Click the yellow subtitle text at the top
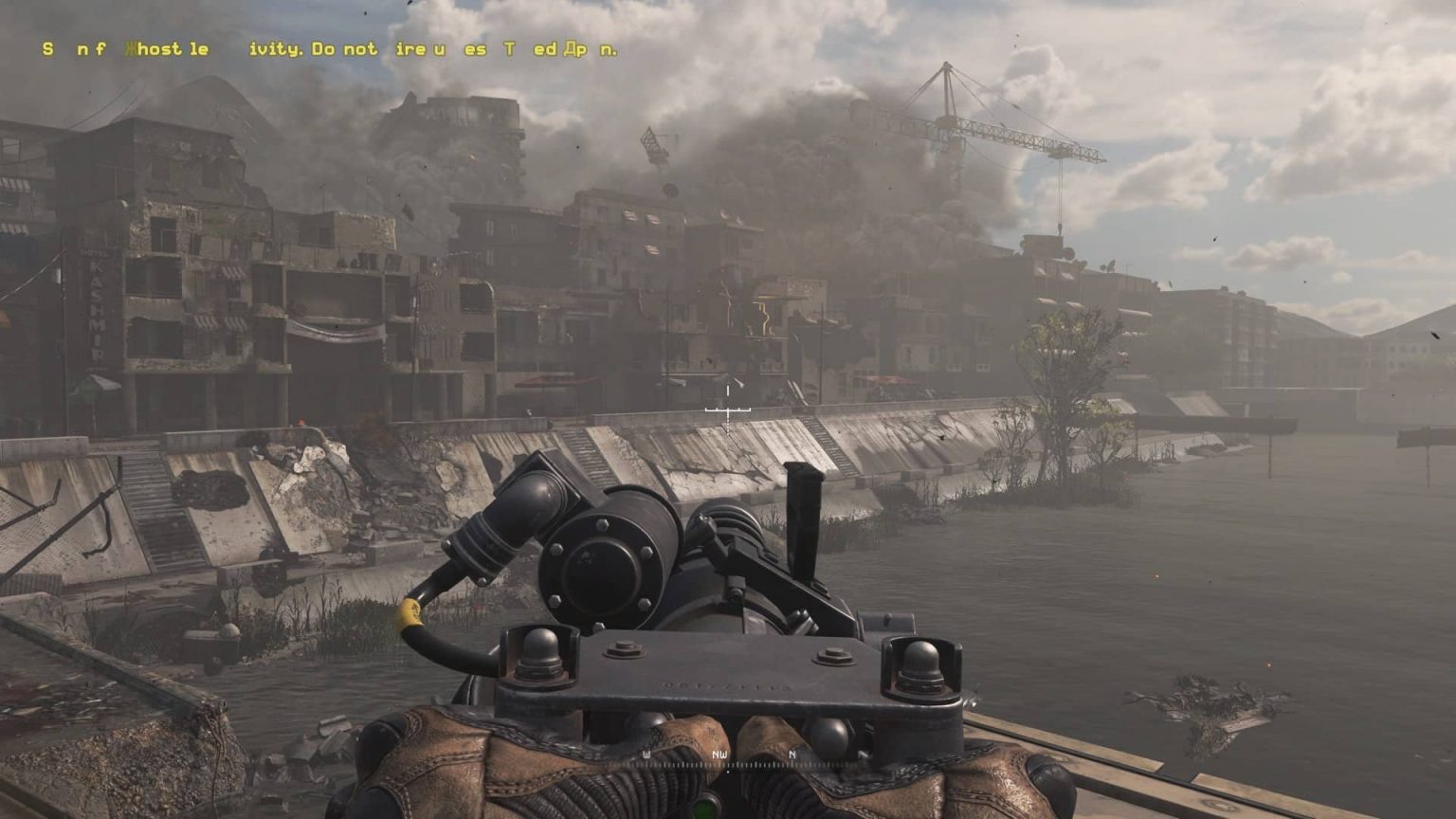The width and height of the screenshot is (1456, 819). point(327,47)
